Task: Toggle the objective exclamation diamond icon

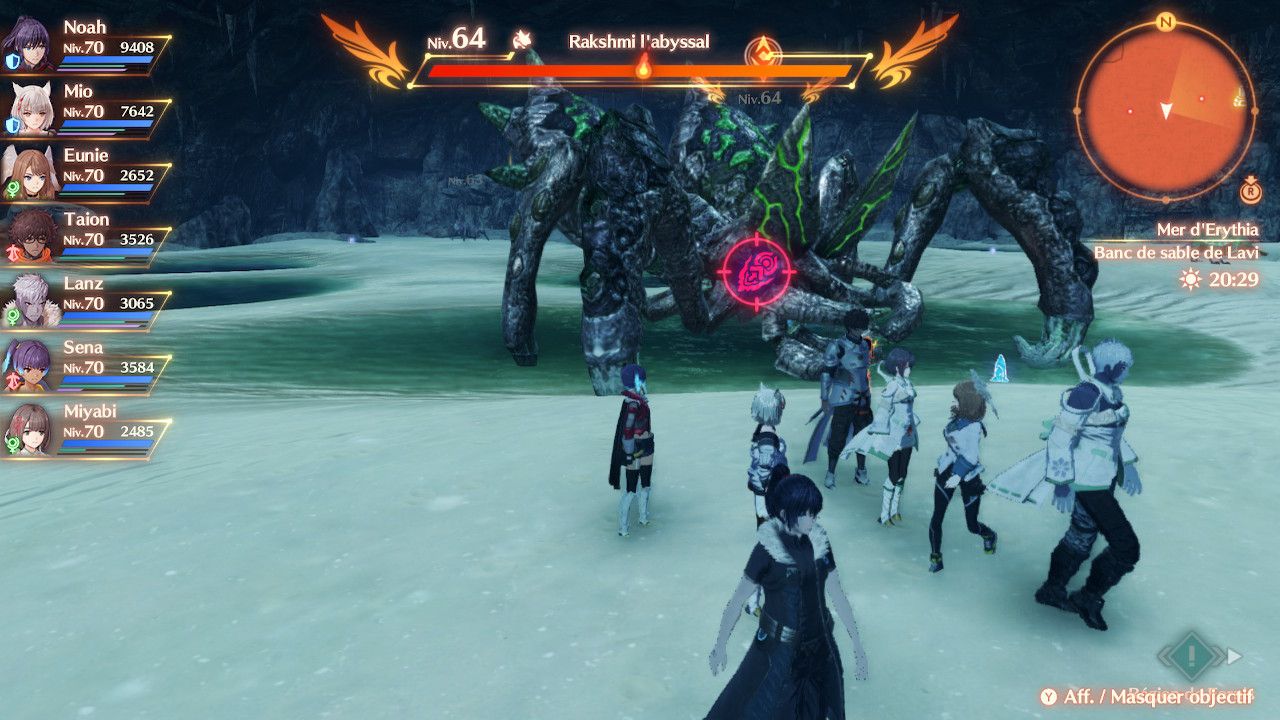Action: tap(1191, 657)
